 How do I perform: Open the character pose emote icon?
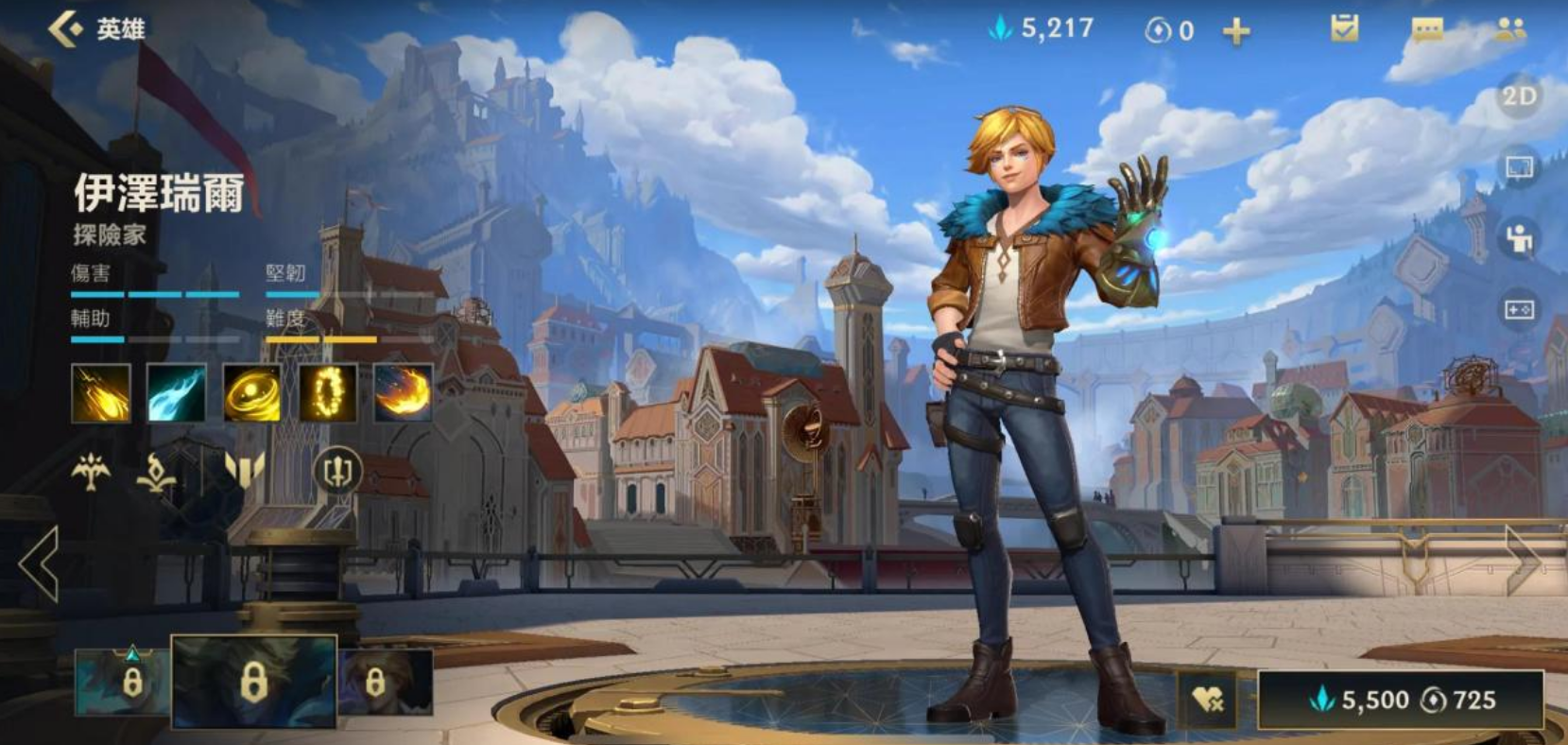click(1519, 238)
